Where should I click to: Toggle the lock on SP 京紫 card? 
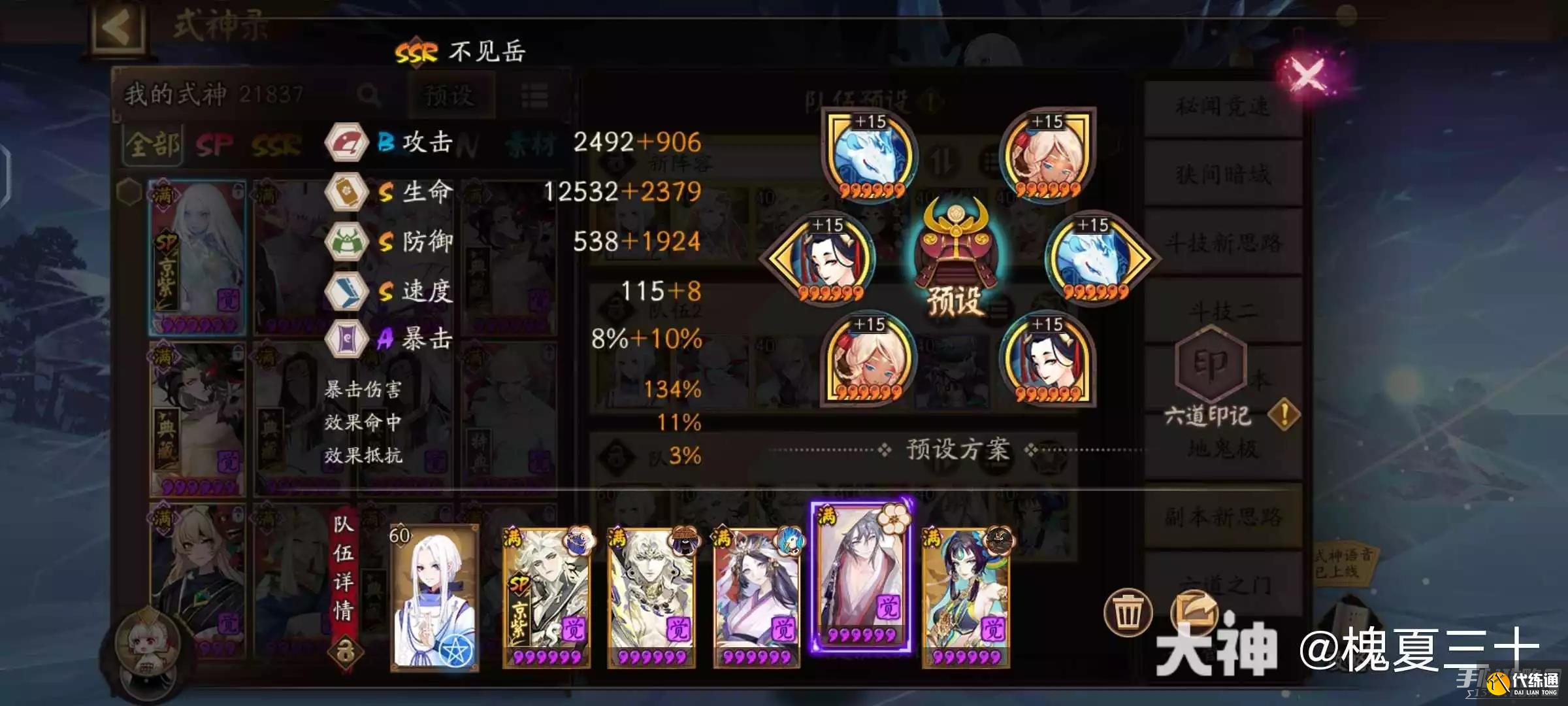[x=238, y=191]
